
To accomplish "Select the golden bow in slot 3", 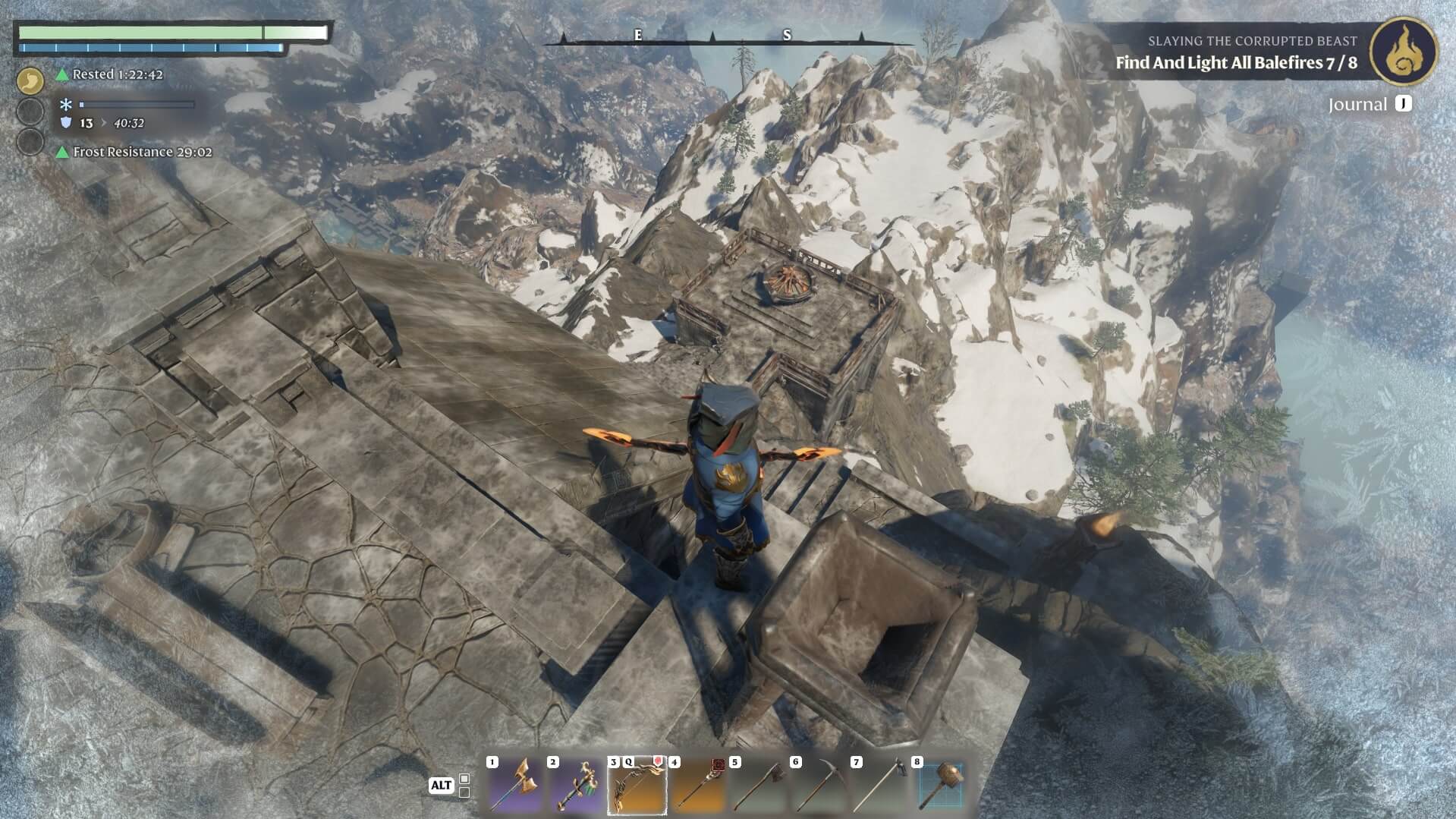I will (x=637, y=786).
